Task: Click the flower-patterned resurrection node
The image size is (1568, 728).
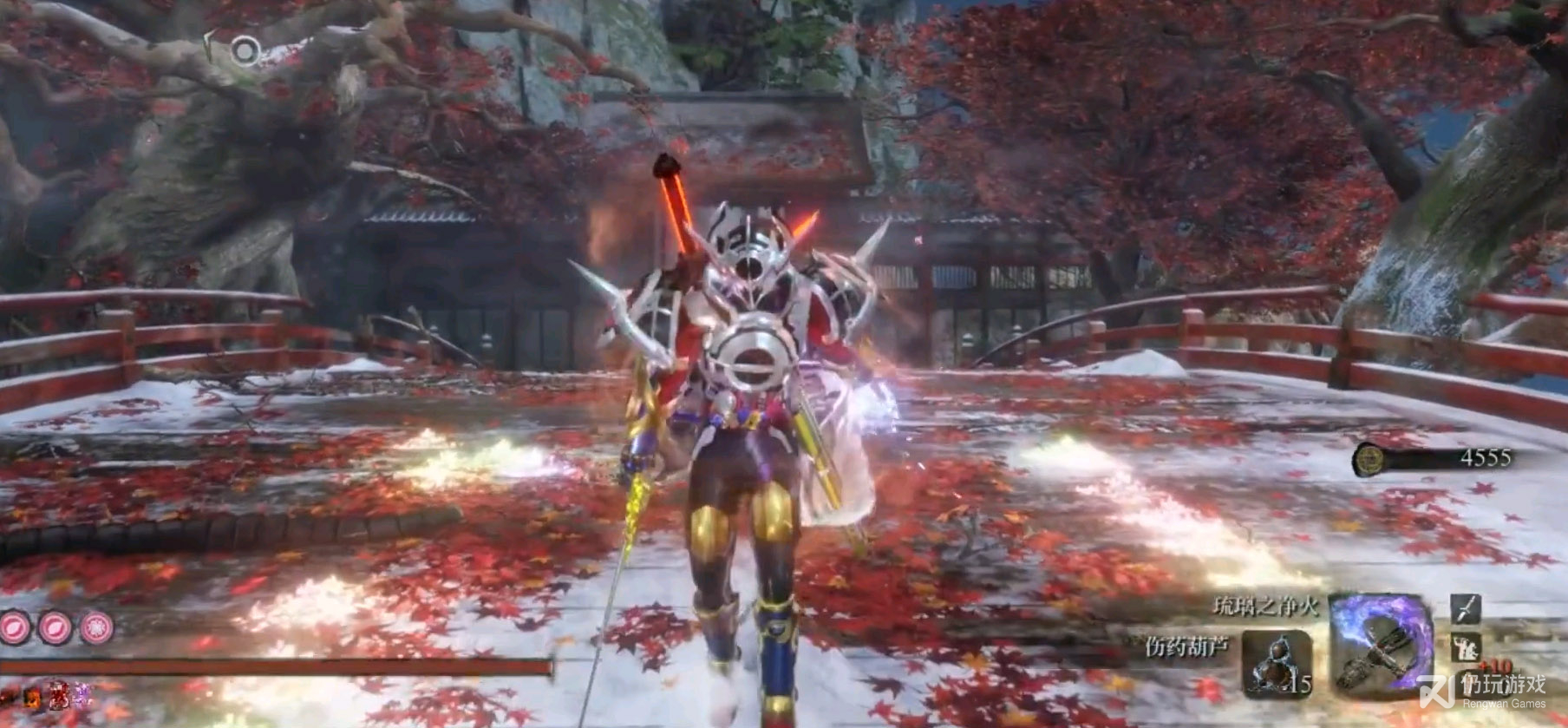Action: (96, 626)
